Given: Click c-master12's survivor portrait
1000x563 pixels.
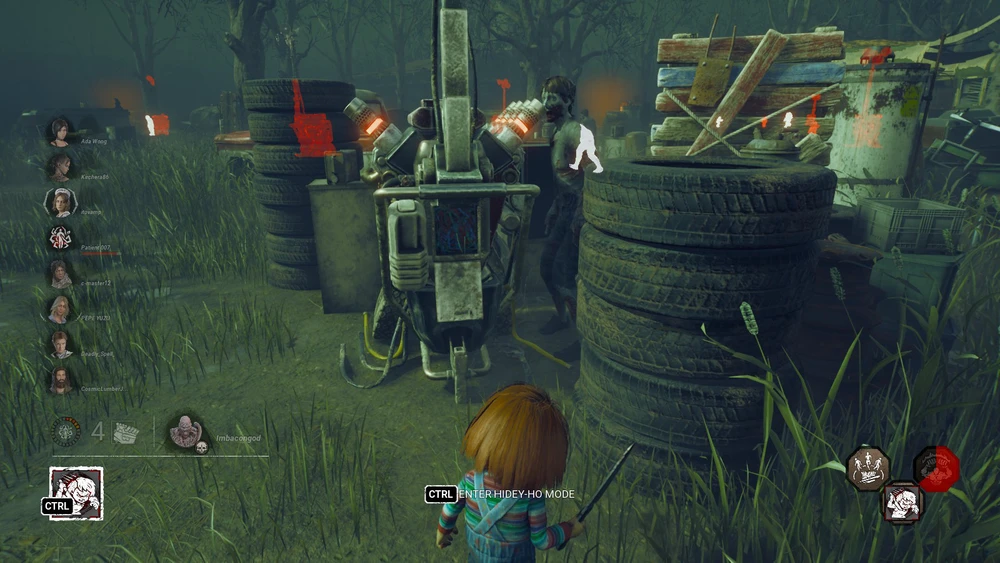Looking at the screenshot, I should (60, 273).
